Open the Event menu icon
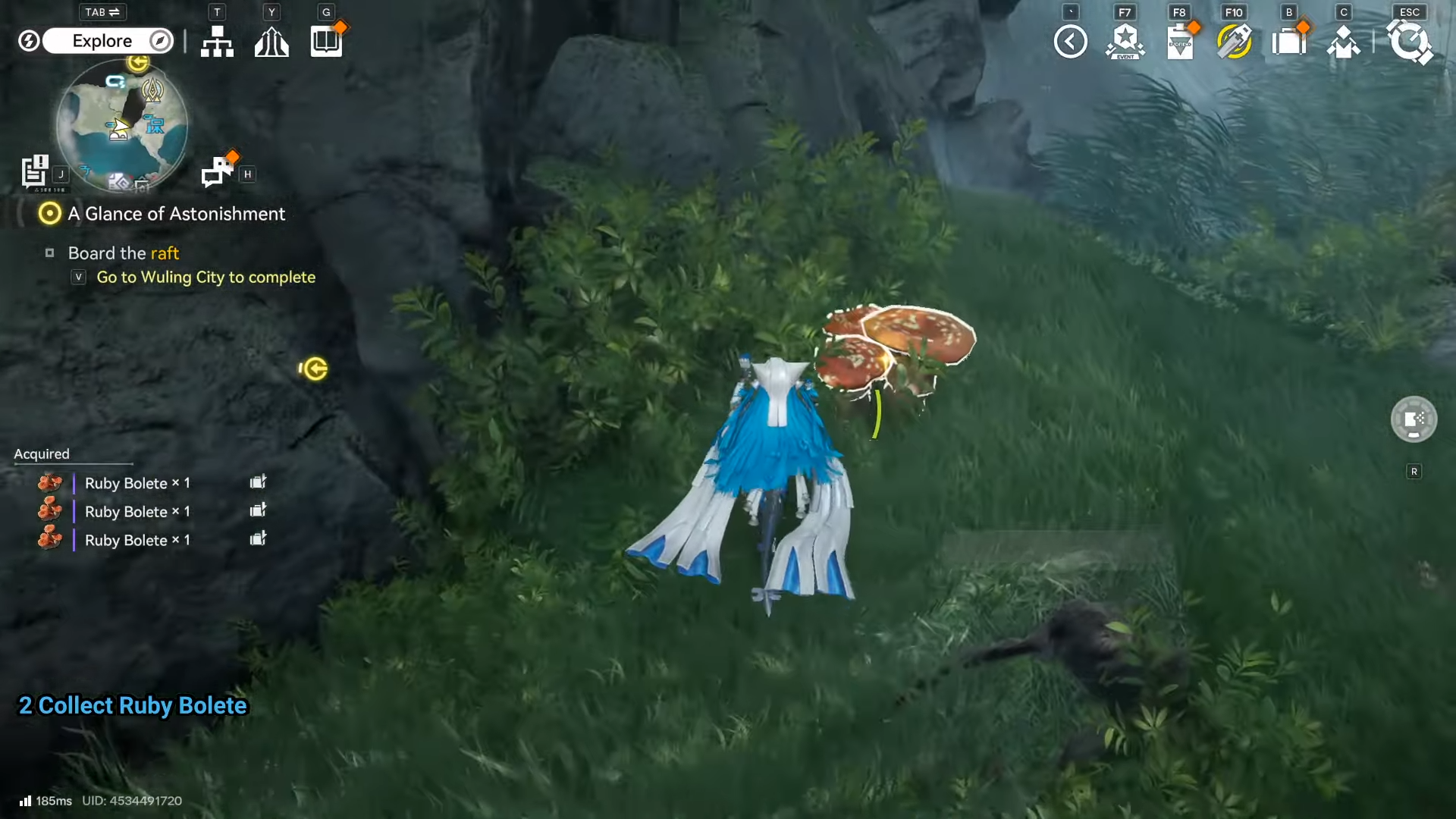Image resolution: width=1456 pixels, height=819 pixels. [x=1125, y=41]
